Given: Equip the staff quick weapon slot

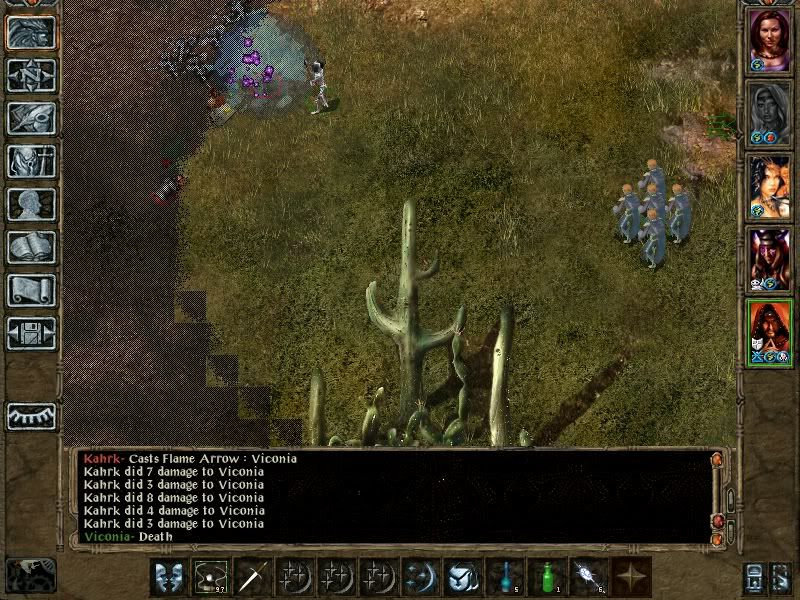Looking at the screenshot, I should pos(254,576).
